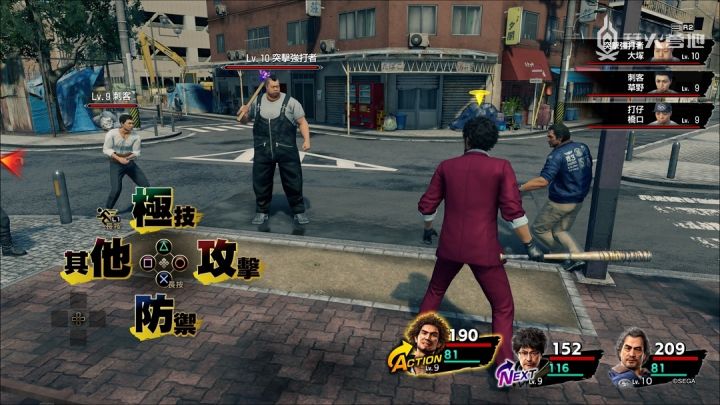Select the glasses-wearing party member marked NEXT
This screenshot has width=720, height=405.
[530, 352]
